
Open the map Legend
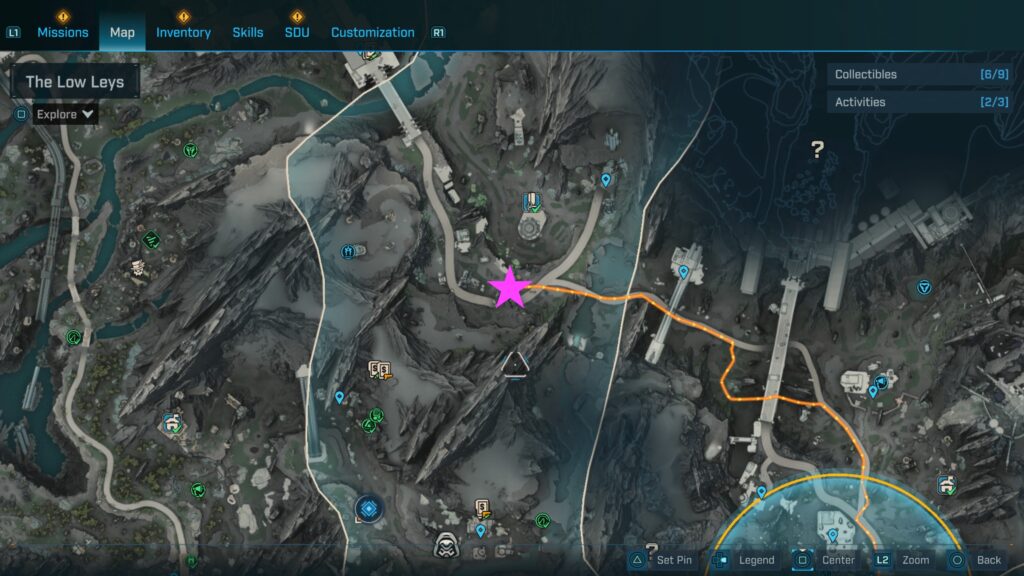click(746, 560)
